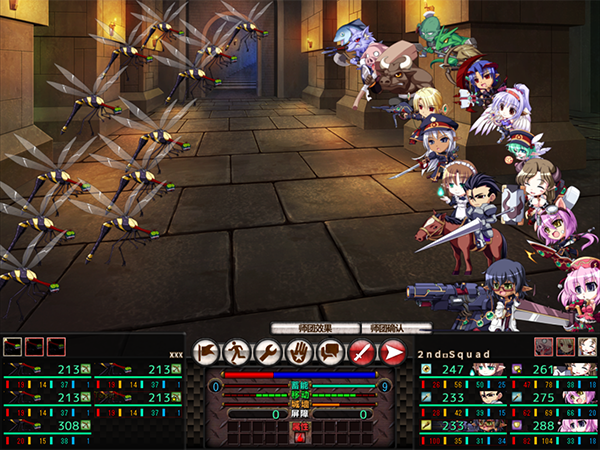
Task: Select the tan-framed brown-haired squad portrait thumbnail
Action: pos(587,346)
